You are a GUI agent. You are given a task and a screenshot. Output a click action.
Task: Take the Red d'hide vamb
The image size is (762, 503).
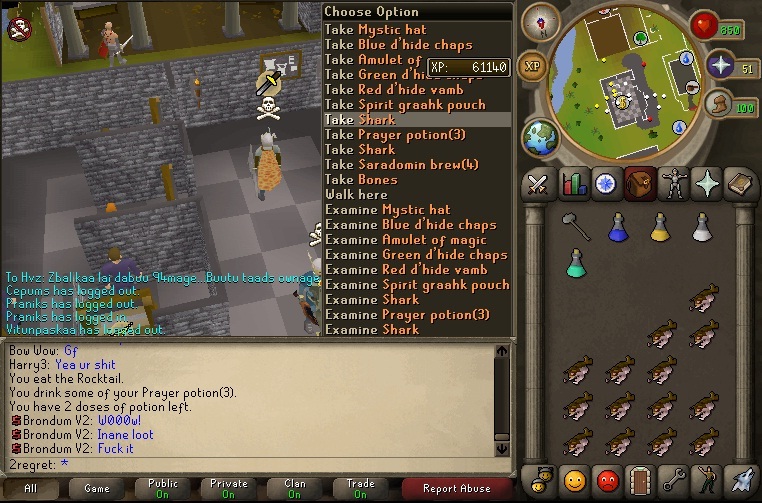tap(393, 90)
